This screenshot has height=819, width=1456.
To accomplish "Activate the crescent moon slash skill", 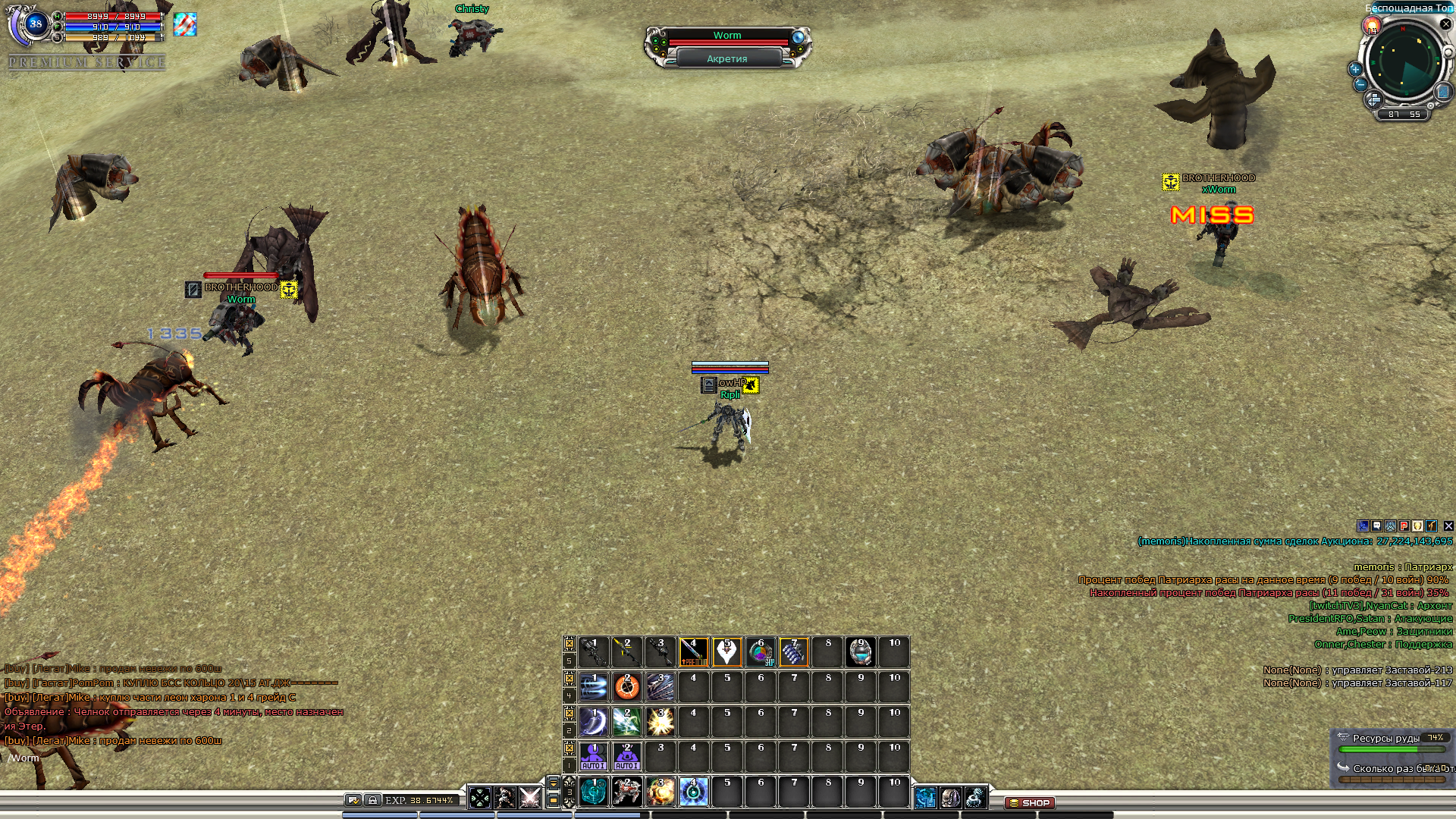I will click(593, 722).
